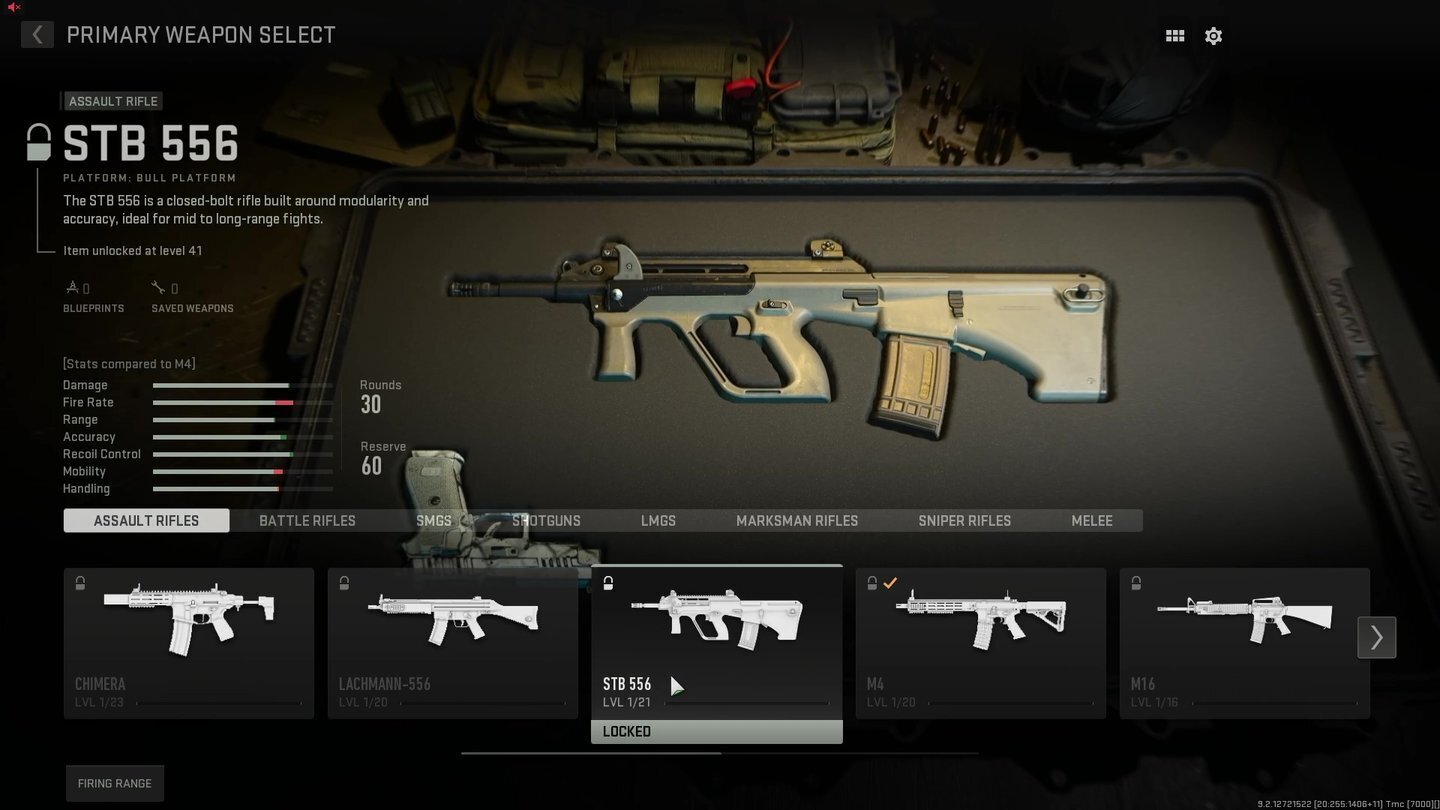Viewport: 1440px width, 810px height.
Task: Click the lock icon on the STB 556 card
Action: (608, 582)
